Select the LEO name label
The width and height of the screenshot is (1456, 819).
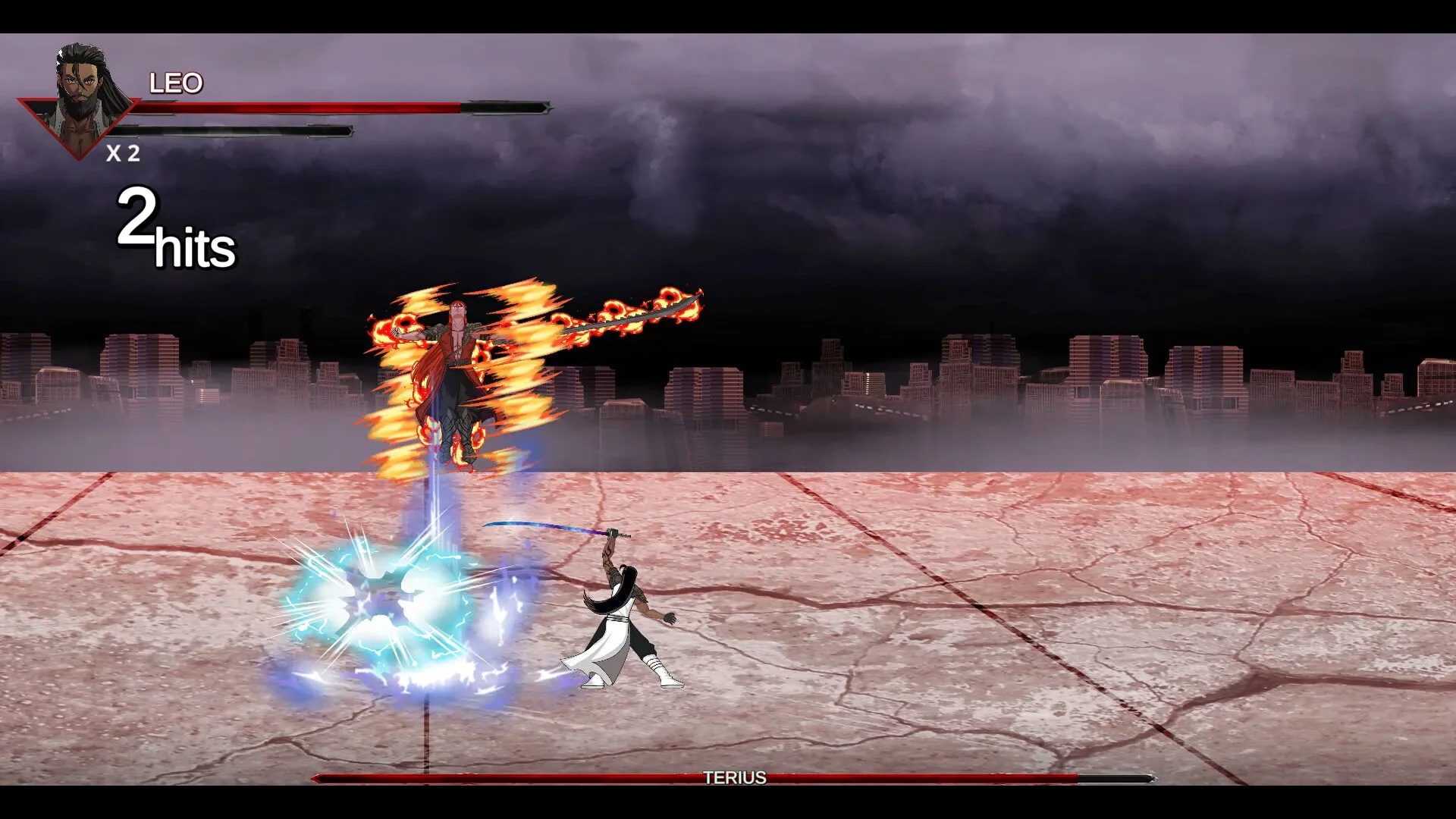coord(177,82)
